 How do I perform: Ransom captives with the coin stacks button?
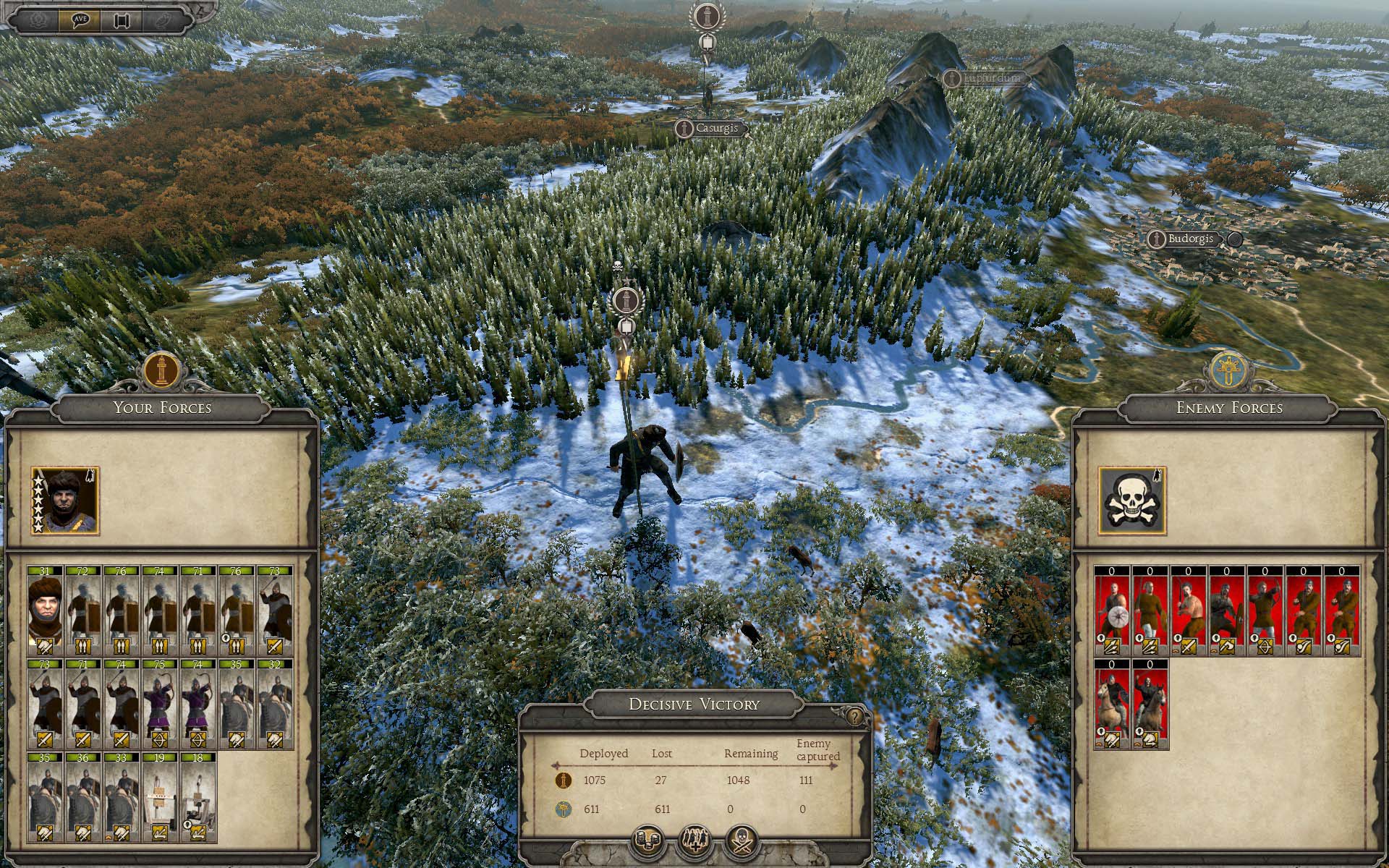point(648,841)
